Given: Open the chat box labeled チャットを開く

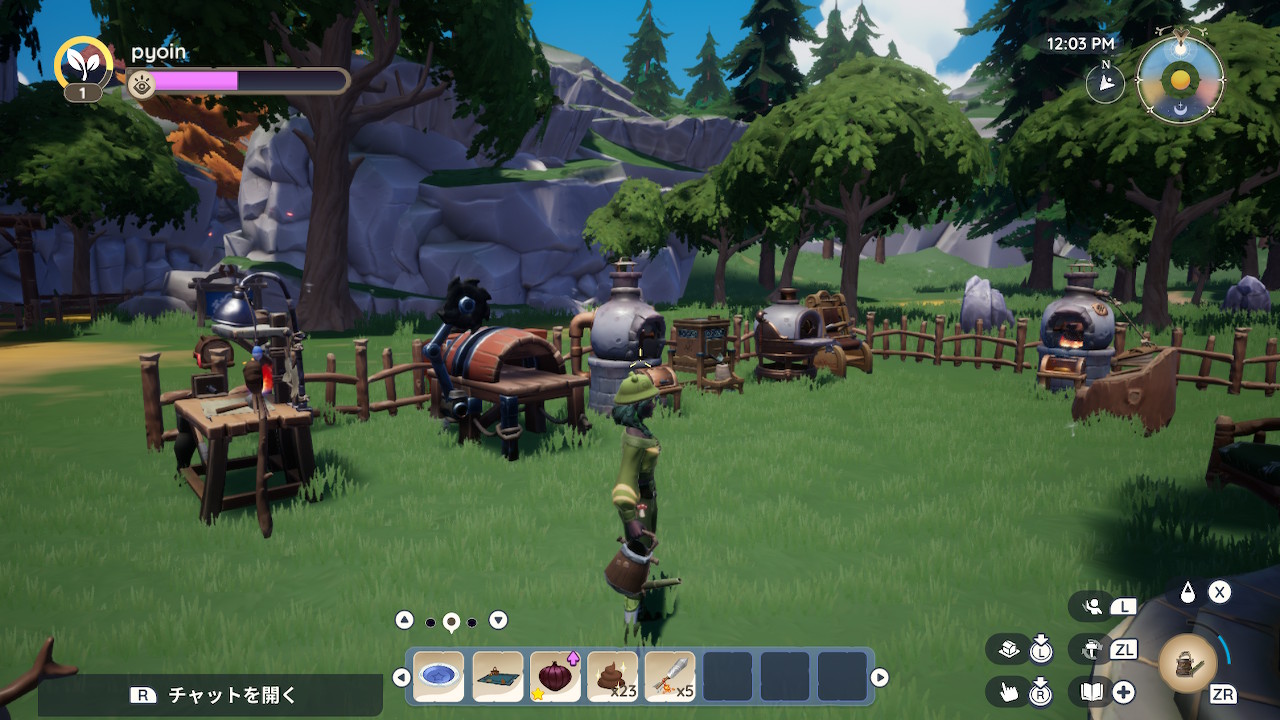Looking at the screenshot, I should (210, 695).
